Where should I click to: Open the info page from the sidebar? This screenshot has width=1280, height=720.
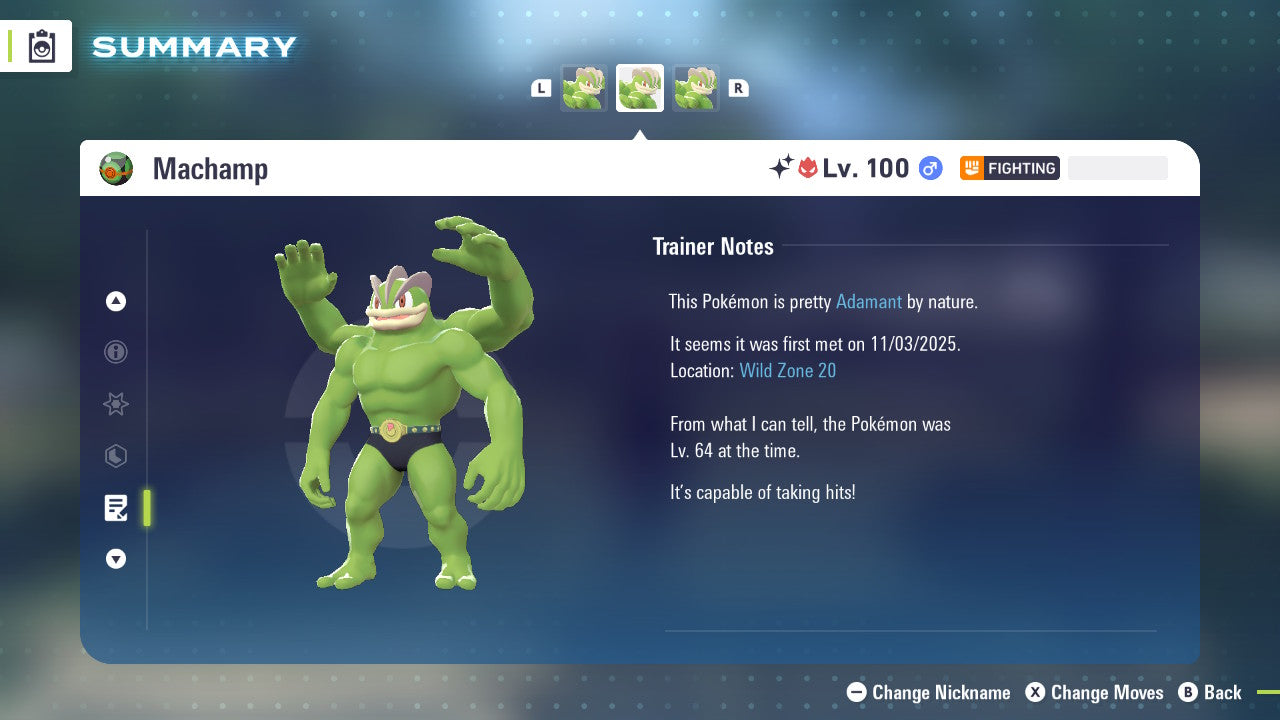pos(115,352)
